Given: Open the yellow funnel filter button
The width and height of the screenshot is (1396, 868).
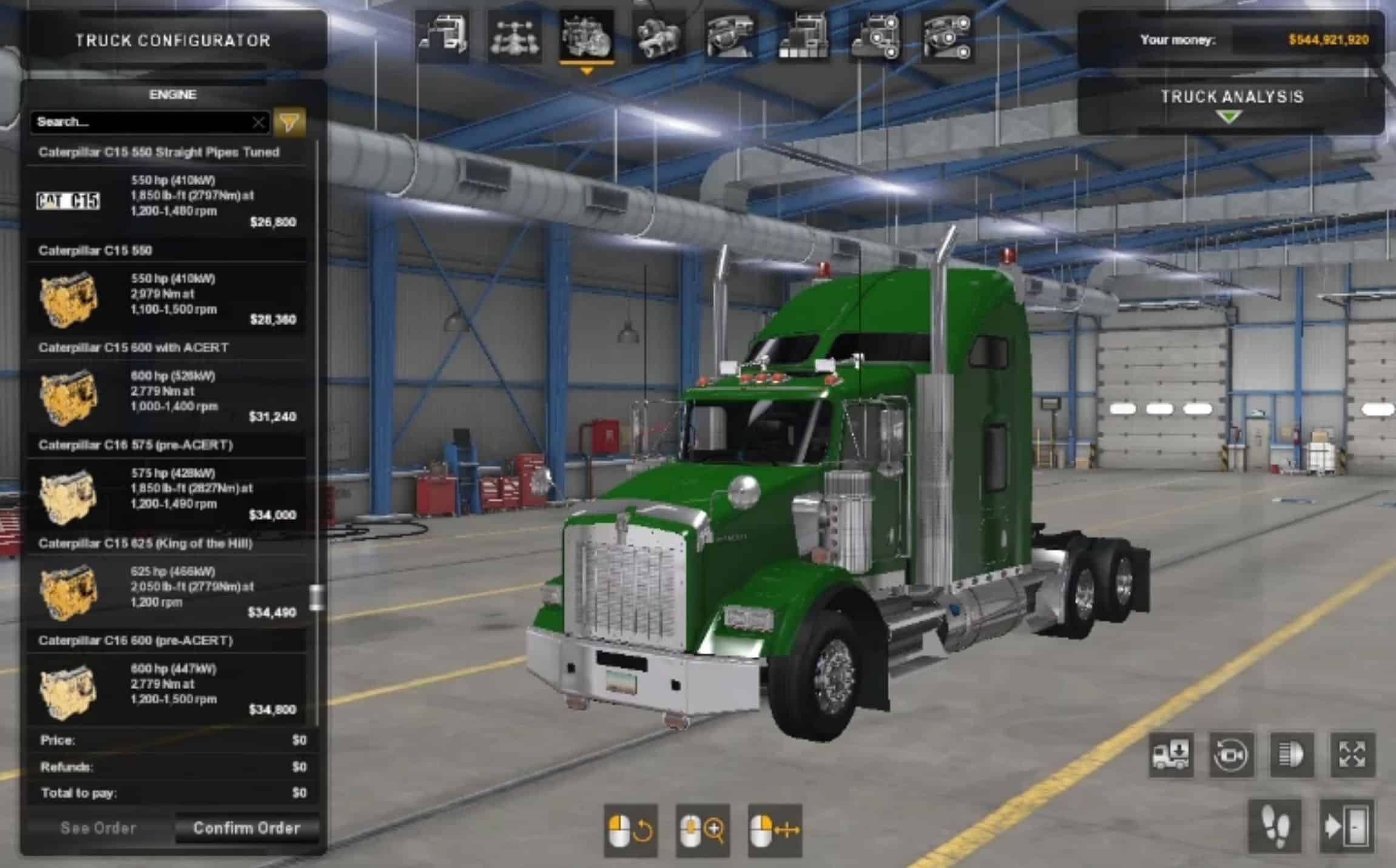Looking at the screenshot, I should pos(289,123).
